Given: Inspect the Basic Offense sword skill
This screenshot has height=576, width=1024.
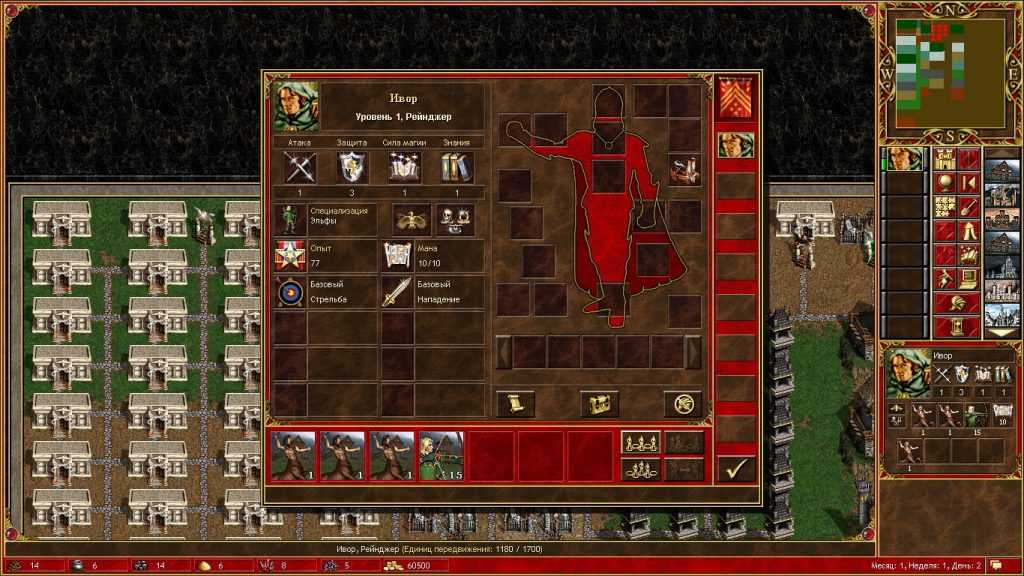Looking at the screenshot, I should (x=396, y=292).
